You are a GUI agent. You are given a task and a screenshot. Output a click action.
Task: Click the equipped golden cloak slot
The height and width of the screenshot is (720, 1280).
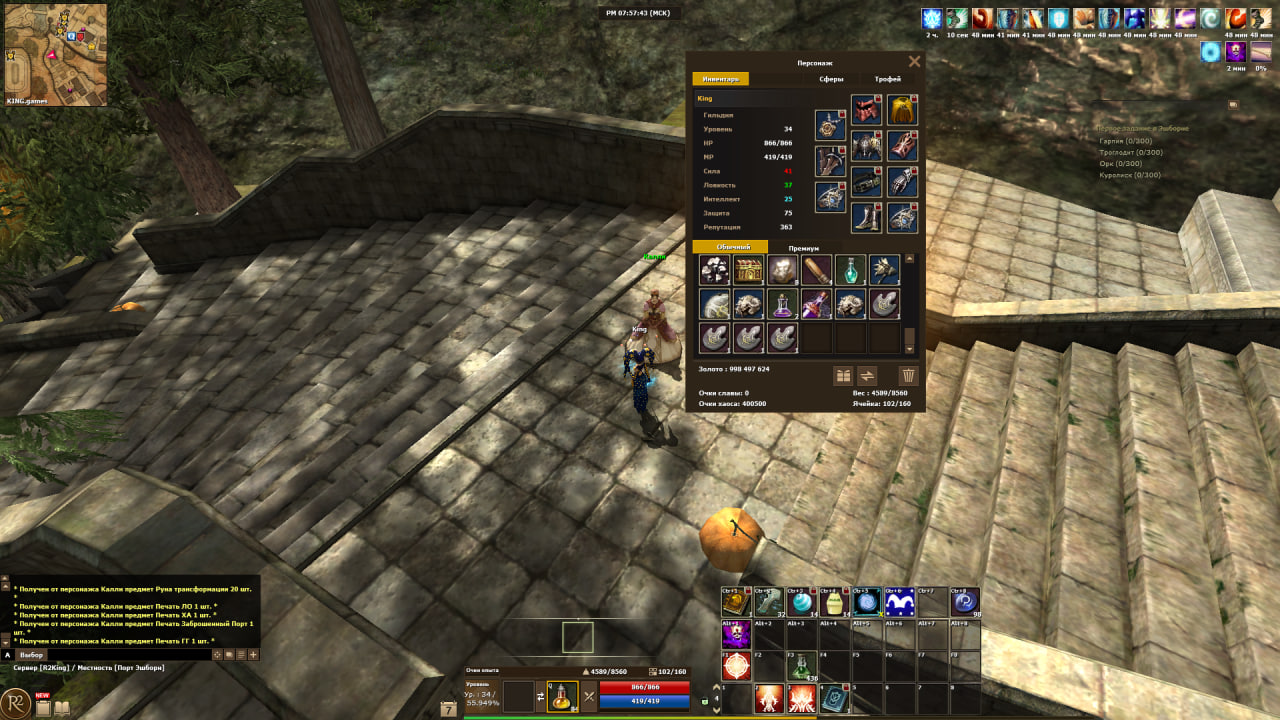tap(902, 110)
